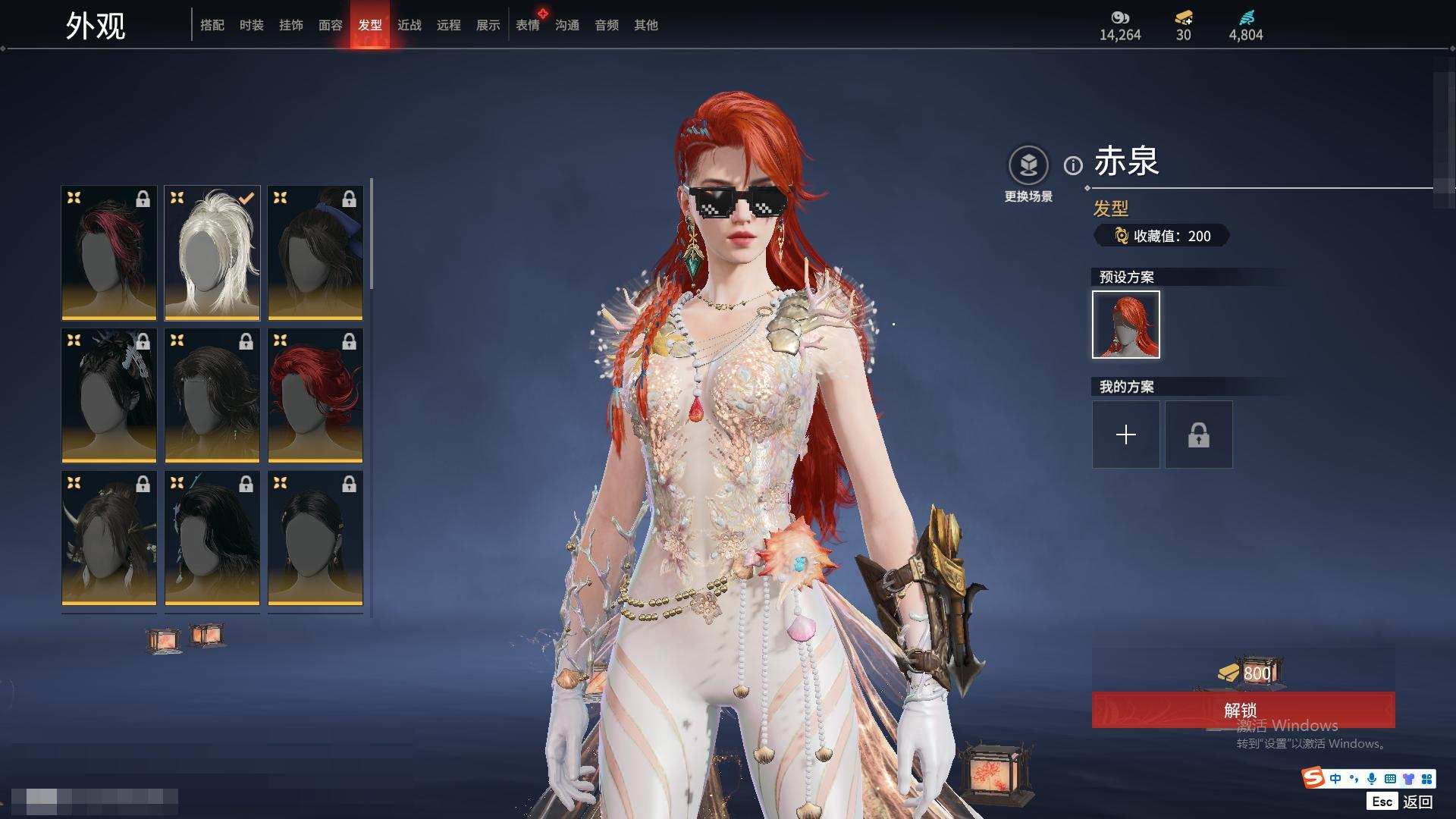
Task: Click 返回 to go back
Action: tap(1417, 802)
